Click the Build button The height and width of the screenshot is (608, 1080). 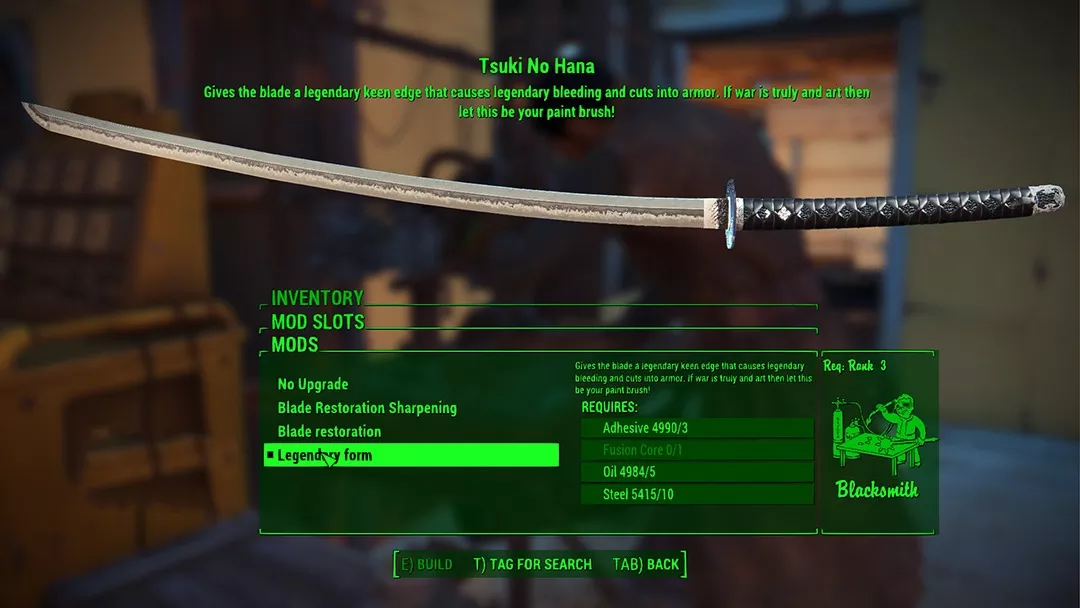tap(427, 564)
